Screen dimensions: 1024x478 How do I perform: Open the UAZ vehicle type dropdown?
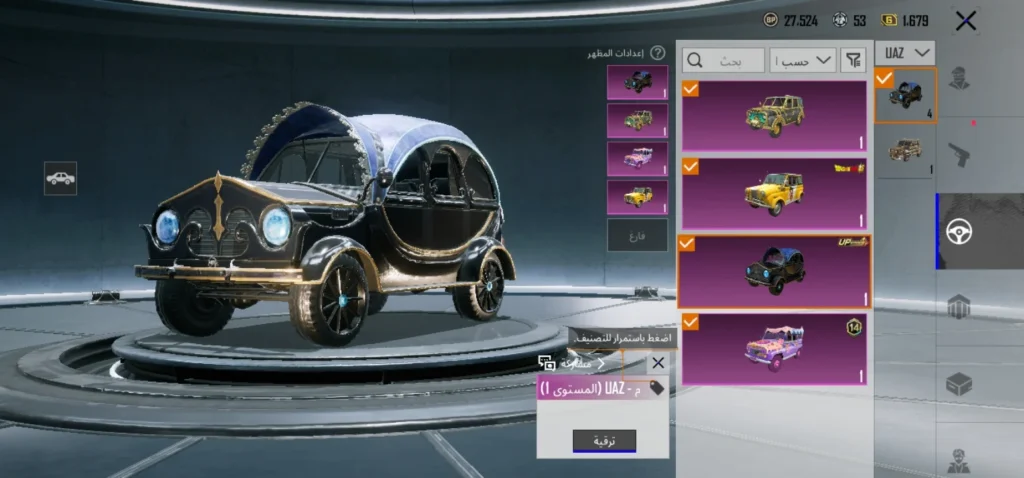click(905, 52)
